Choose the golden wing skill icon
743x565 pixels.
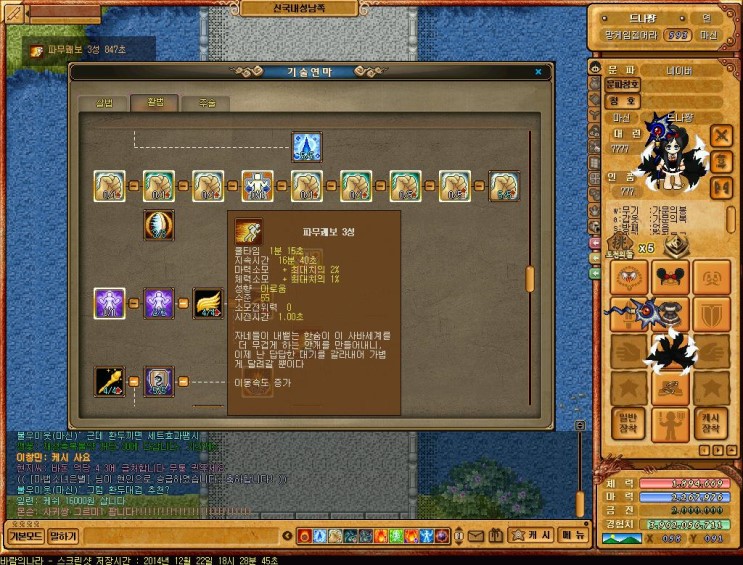pos(207,302)
